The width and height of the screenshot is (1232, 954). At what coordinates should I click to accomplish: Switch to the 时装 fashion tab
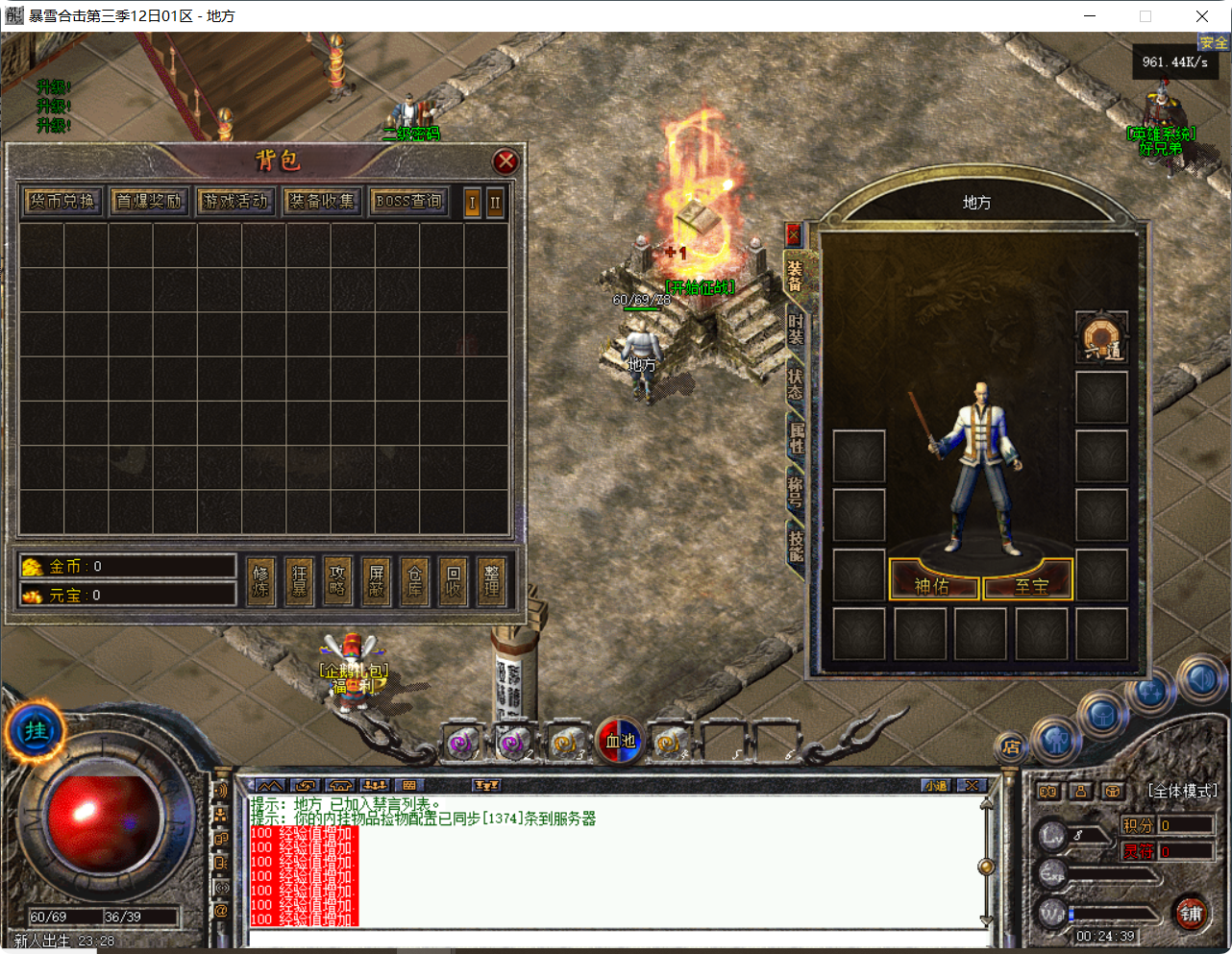pos(796,329)
